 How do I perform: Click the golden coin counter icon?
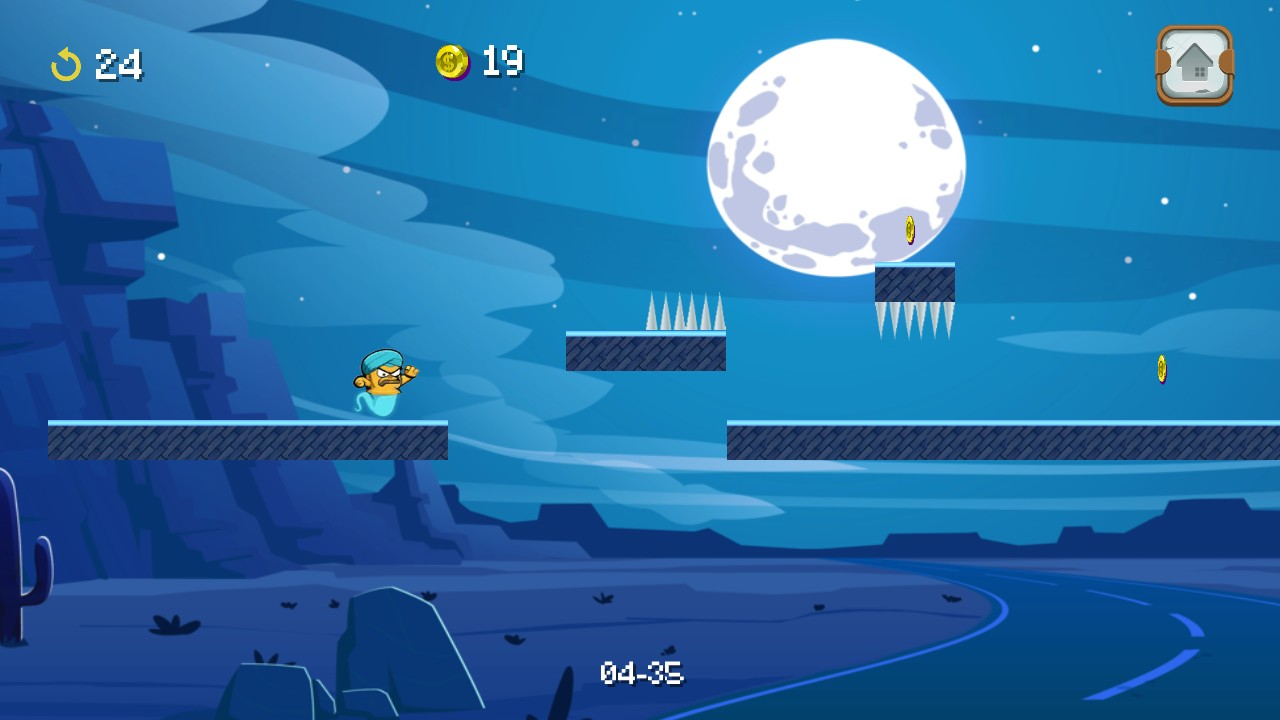click(455, 62)
